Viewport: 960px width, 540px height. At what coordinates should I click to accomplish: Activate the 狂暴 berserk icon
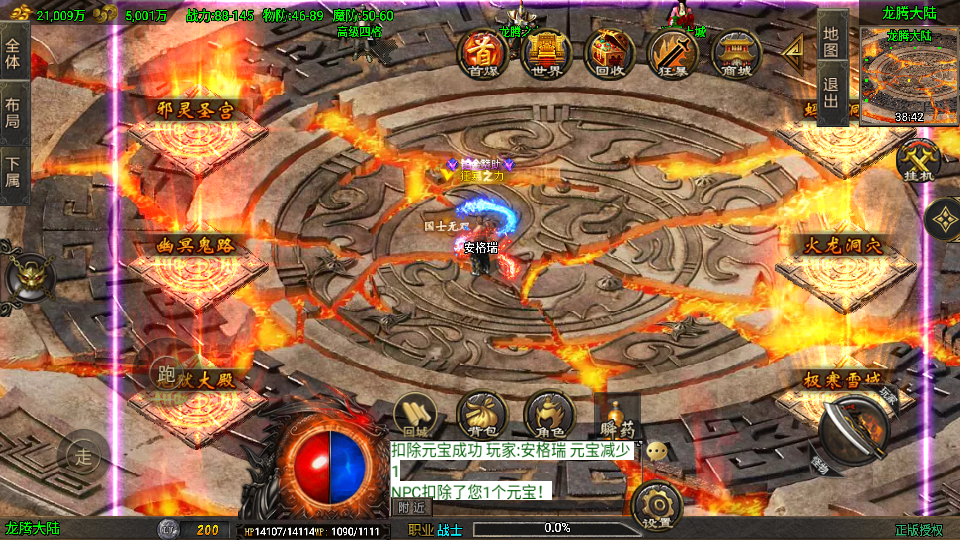[672, 52]
